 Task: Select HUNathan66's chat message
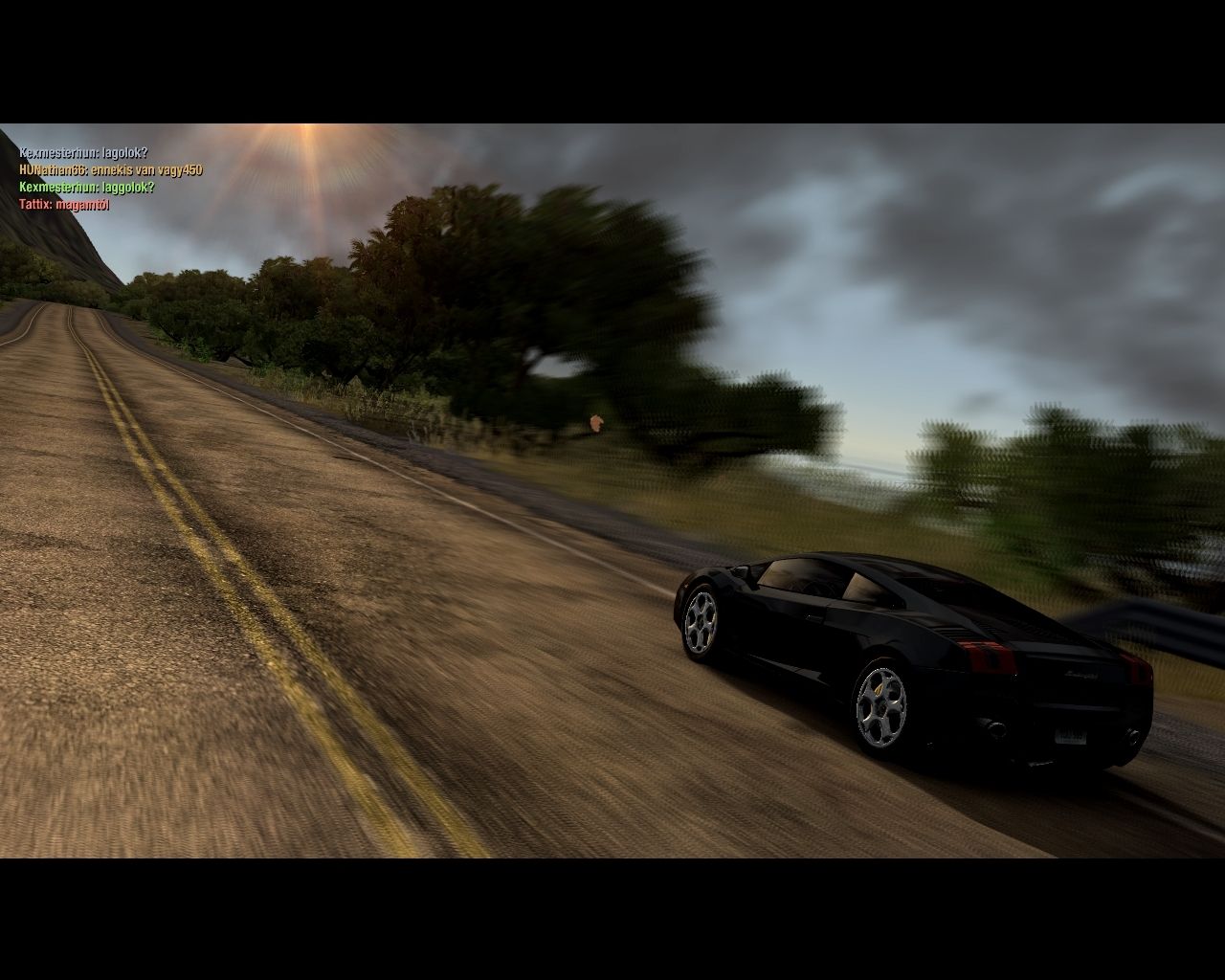coord(110,170)
